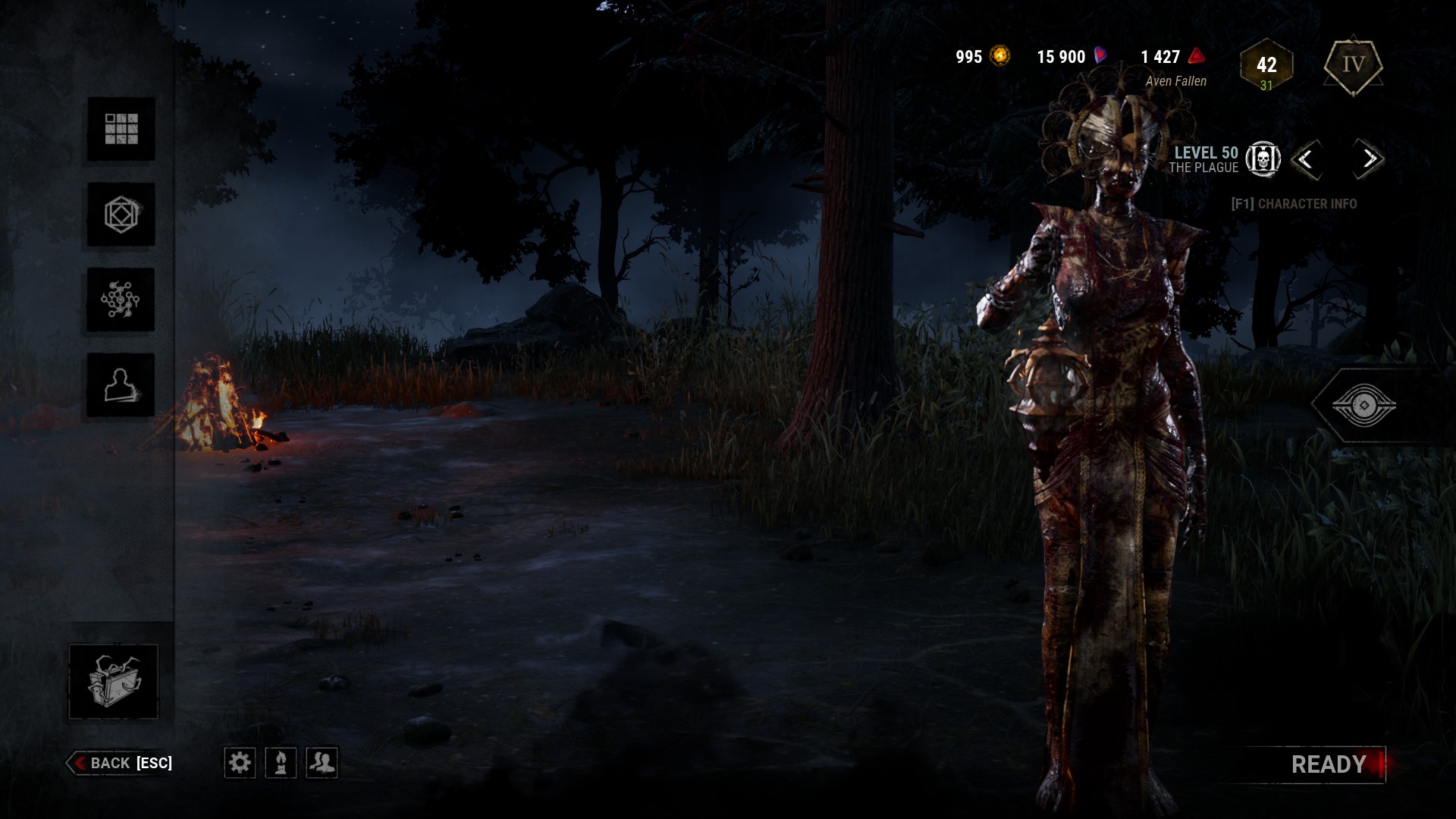
Task: Open the gear settings
Action: point(240,762)
